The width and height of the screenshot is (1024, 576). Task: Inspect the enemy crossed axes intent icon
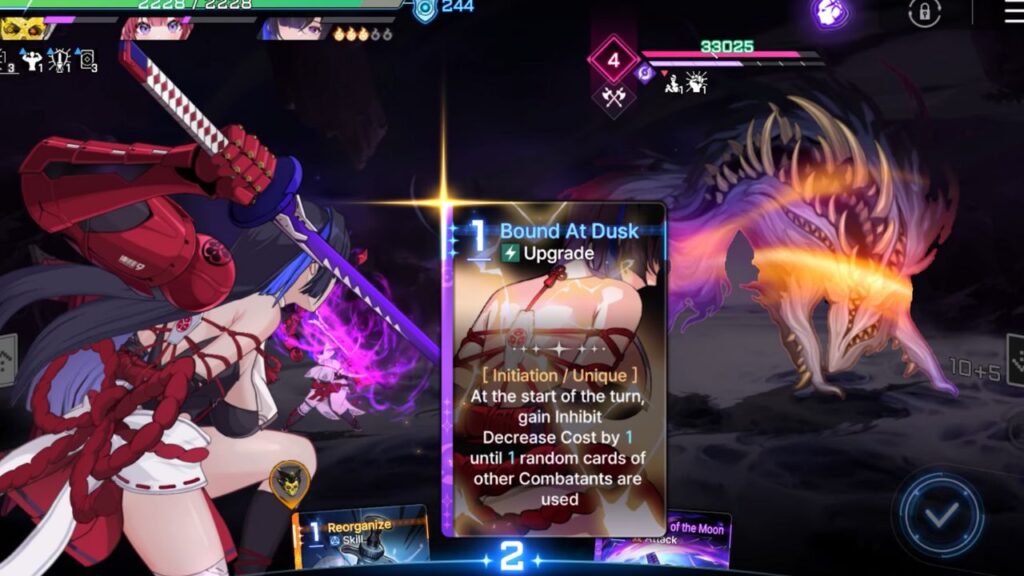point(612,97)
